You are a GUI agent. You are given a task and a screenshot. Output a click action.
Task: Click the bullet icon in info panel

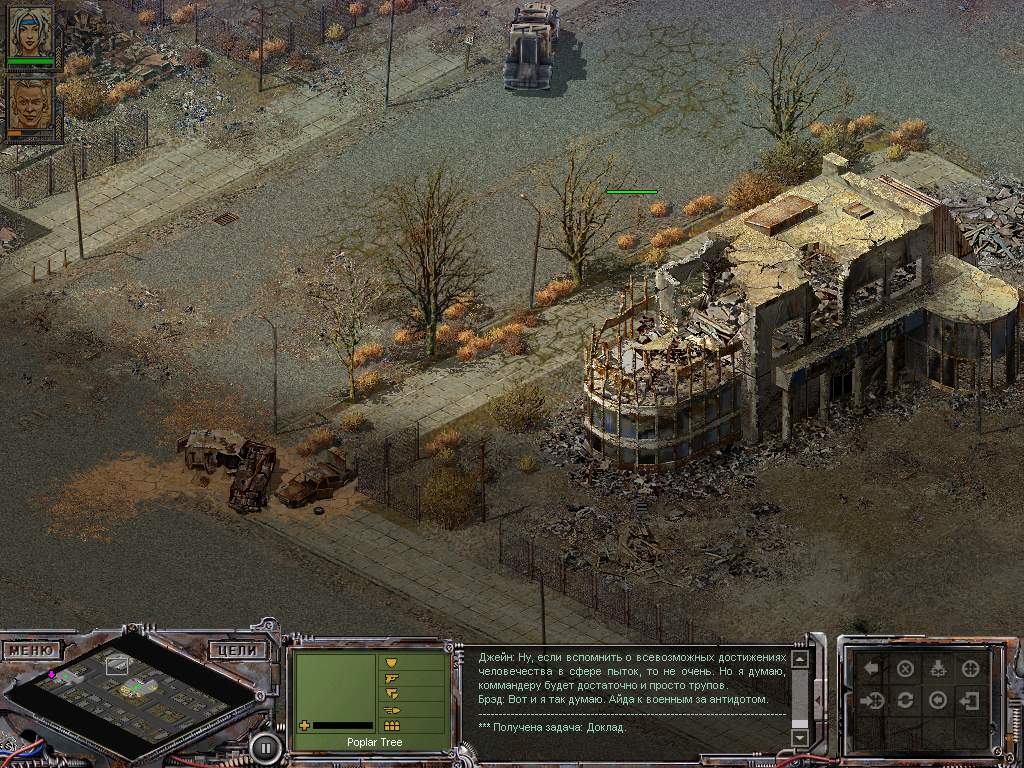tap(391, 710)
